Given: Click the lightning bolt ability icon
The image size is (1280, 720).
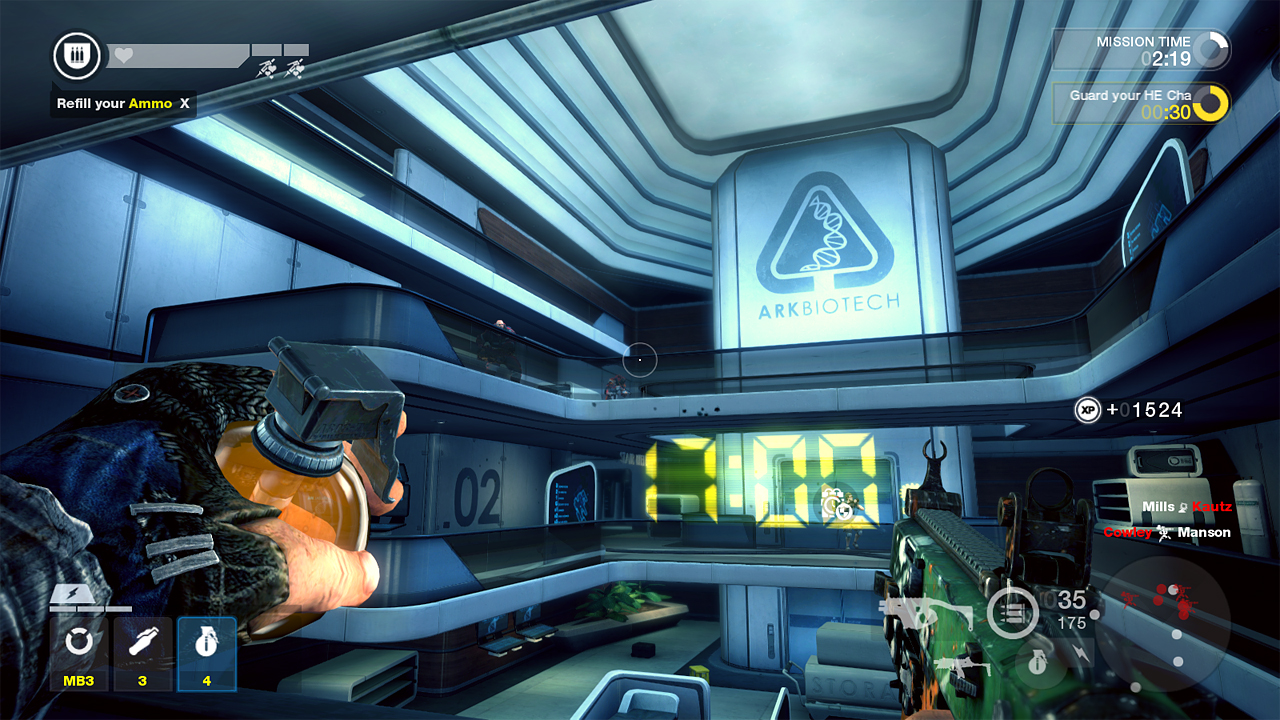Looking at the screenshot, I should (x=1081, y=651).
